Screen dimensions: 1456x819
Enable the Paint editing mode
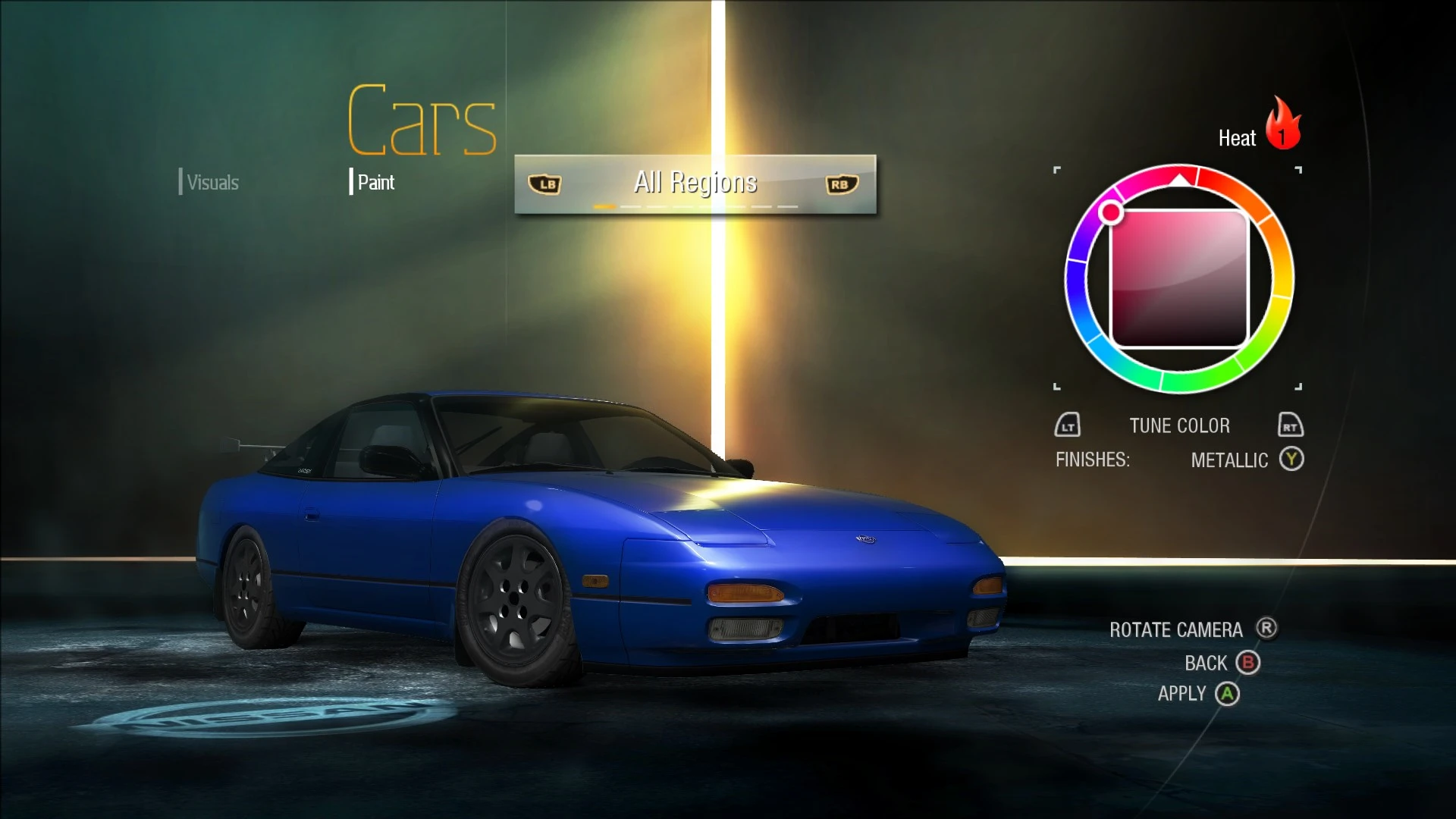point(375,182)
